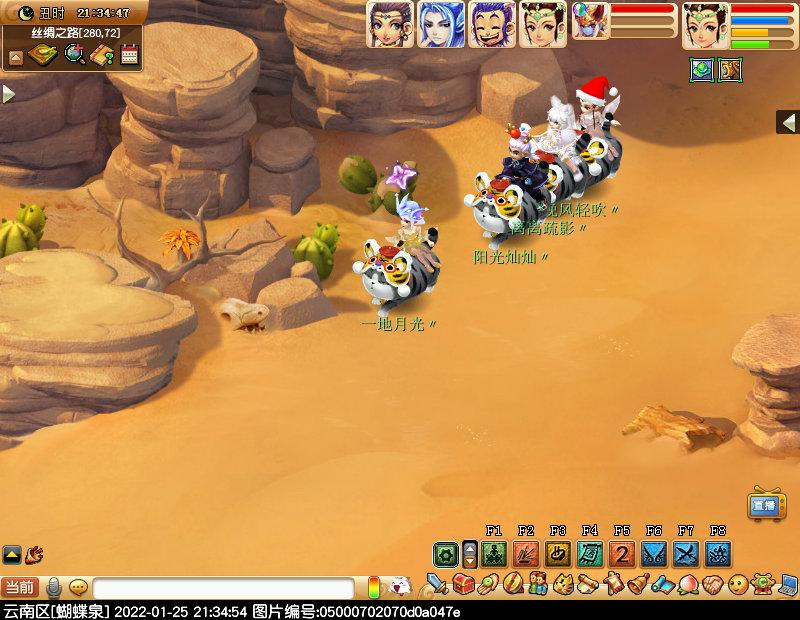Activate the F7 blue crossed-blades skill

coord(686,553)
